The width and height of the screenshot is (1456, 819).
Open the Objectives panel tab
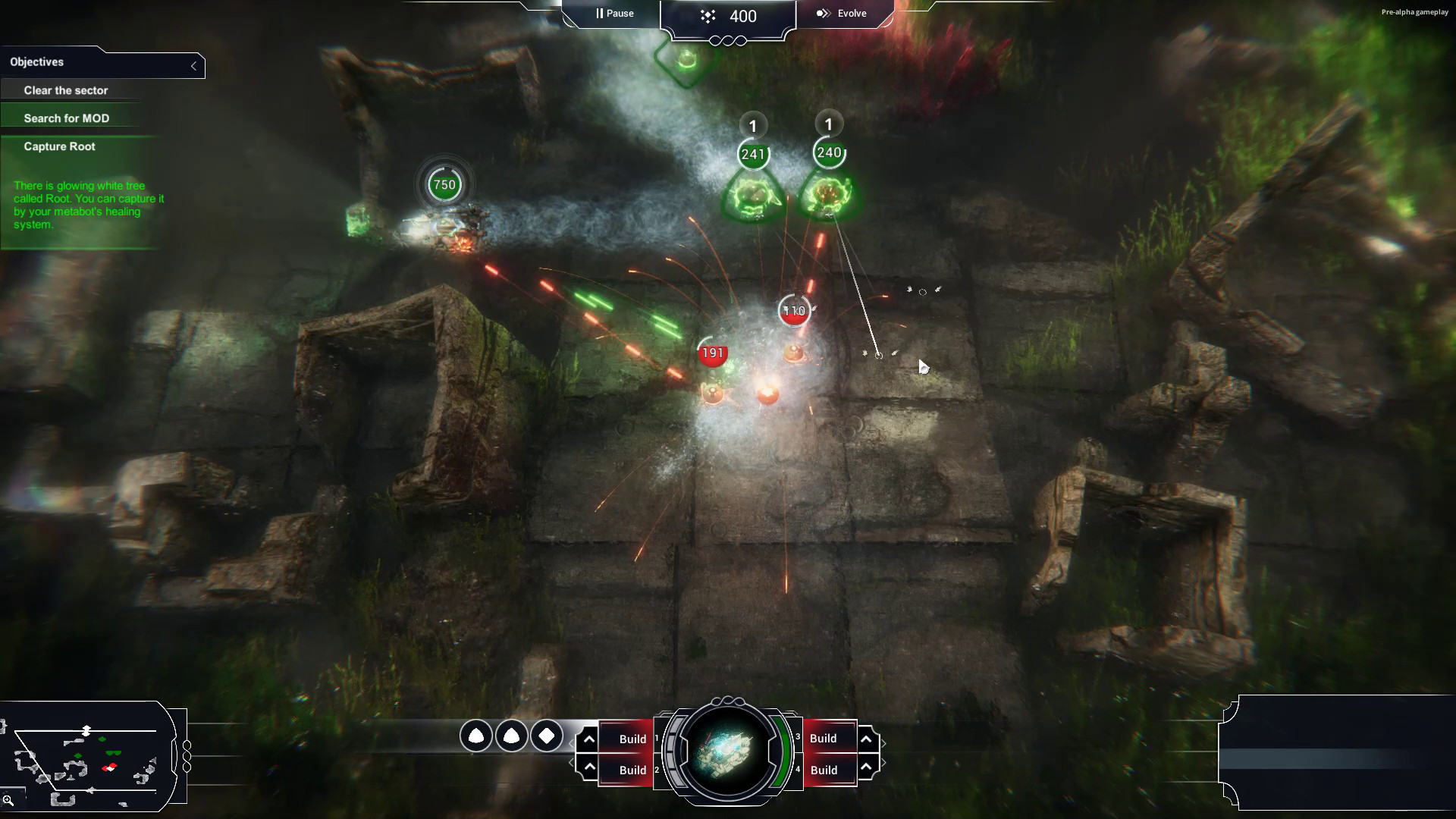36,62
